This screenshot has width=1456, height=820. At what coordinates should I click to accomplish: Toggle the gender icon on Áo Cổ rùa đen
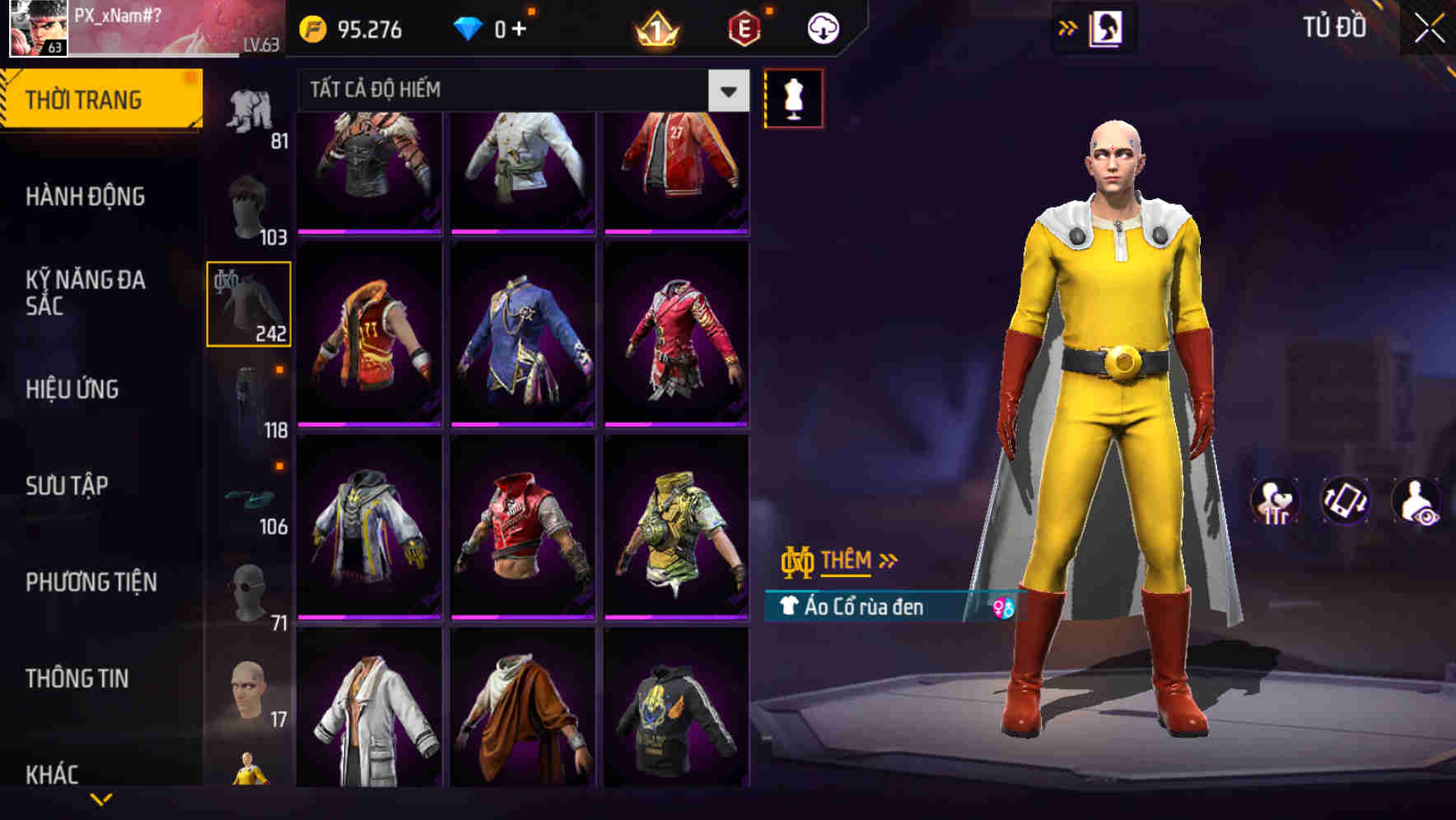tap(1004, 608)
